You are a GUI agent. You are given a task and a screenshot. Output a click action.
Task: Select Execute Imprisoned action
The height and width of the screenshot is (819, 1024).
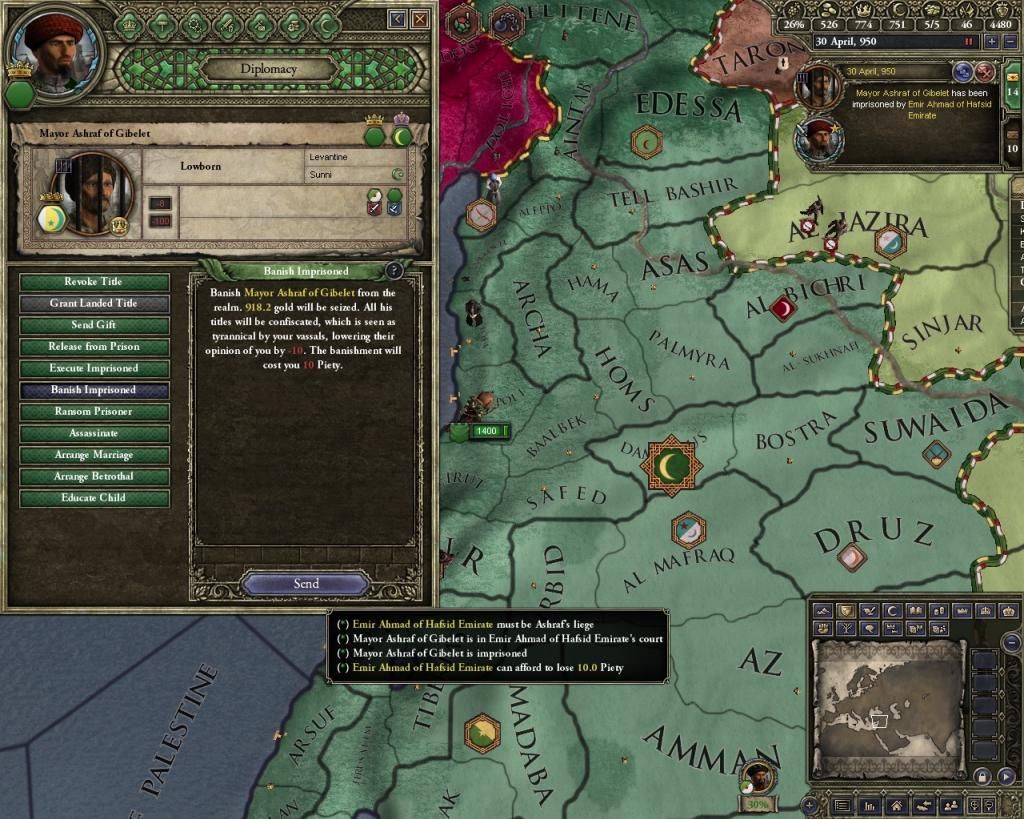click(94, 369)
